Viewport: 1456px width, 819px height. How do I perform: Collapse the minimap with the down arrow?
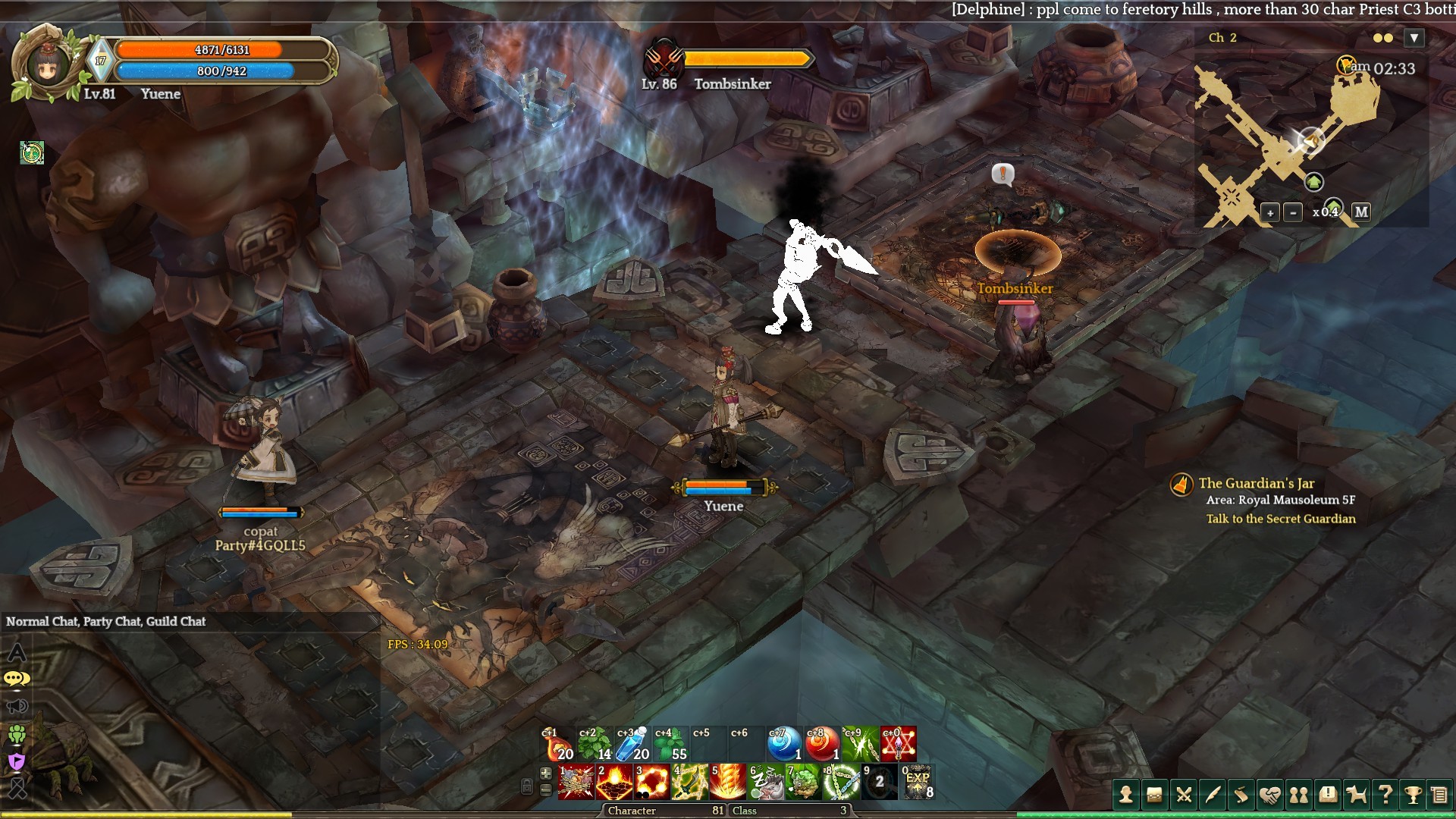(x=1414, y=38)
